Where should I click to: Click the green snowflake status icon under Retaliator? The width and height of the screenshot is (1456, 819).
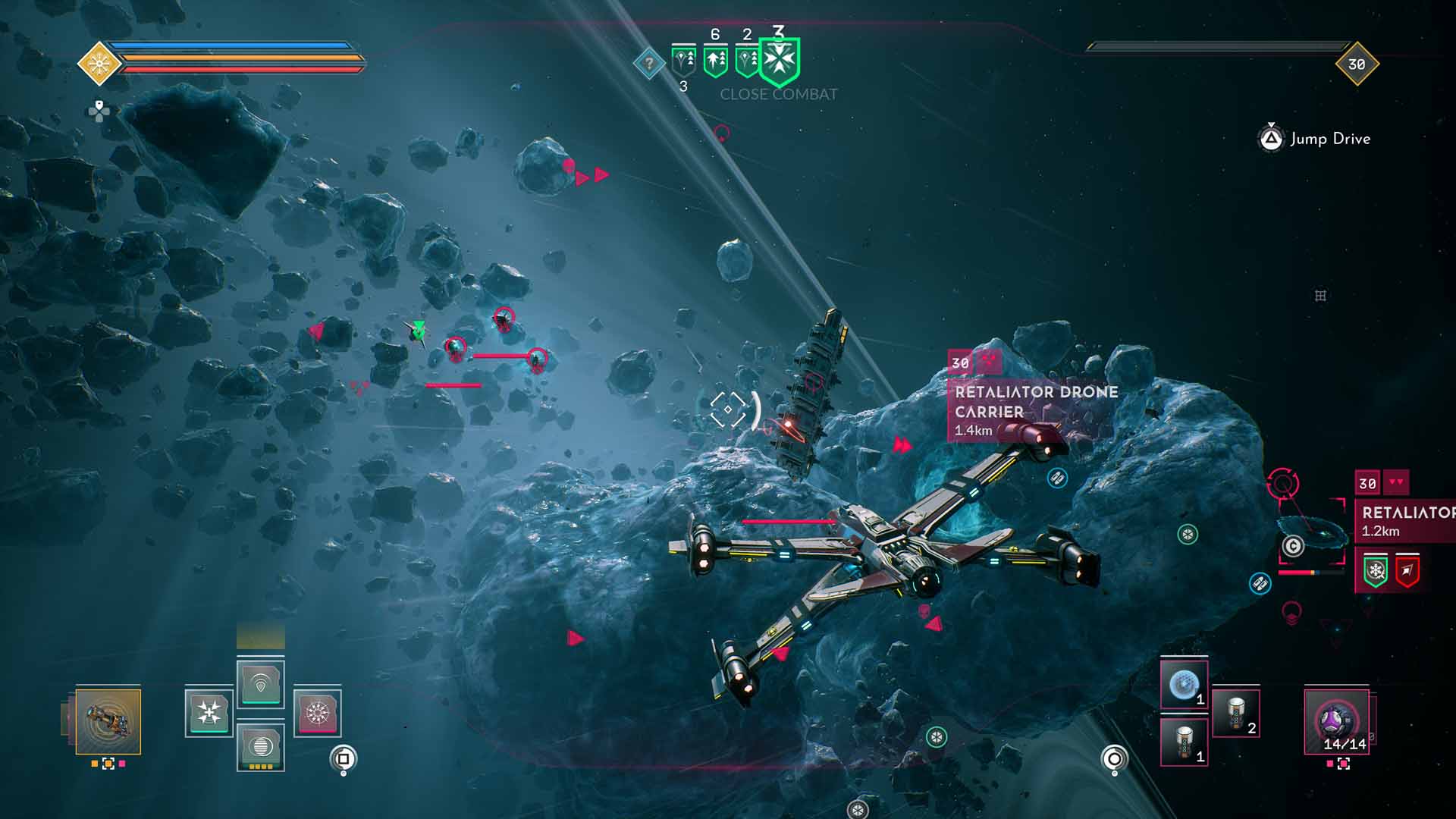[1376, 571]
